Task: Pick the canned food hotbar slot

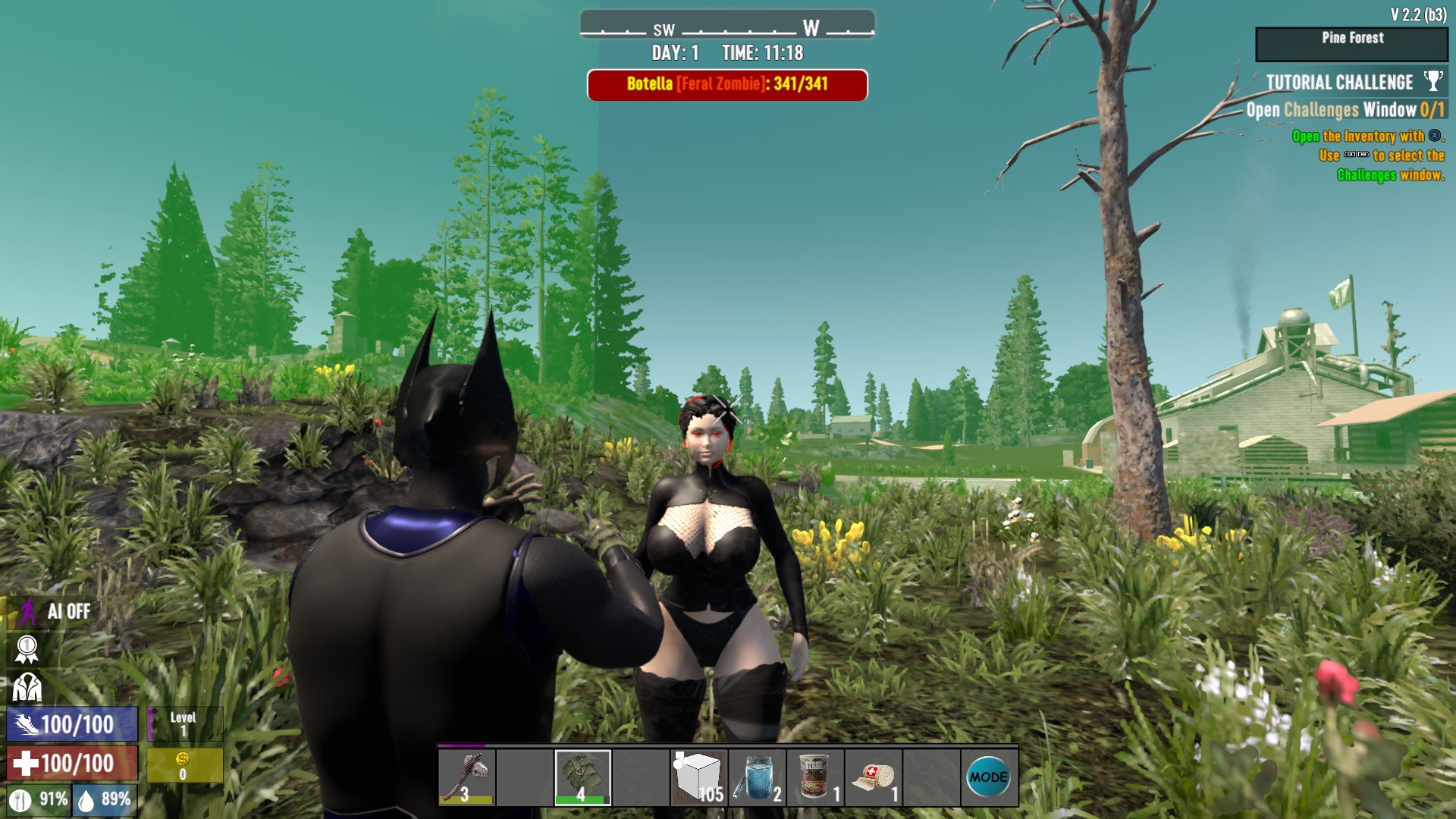Action: tap(815, 777)
